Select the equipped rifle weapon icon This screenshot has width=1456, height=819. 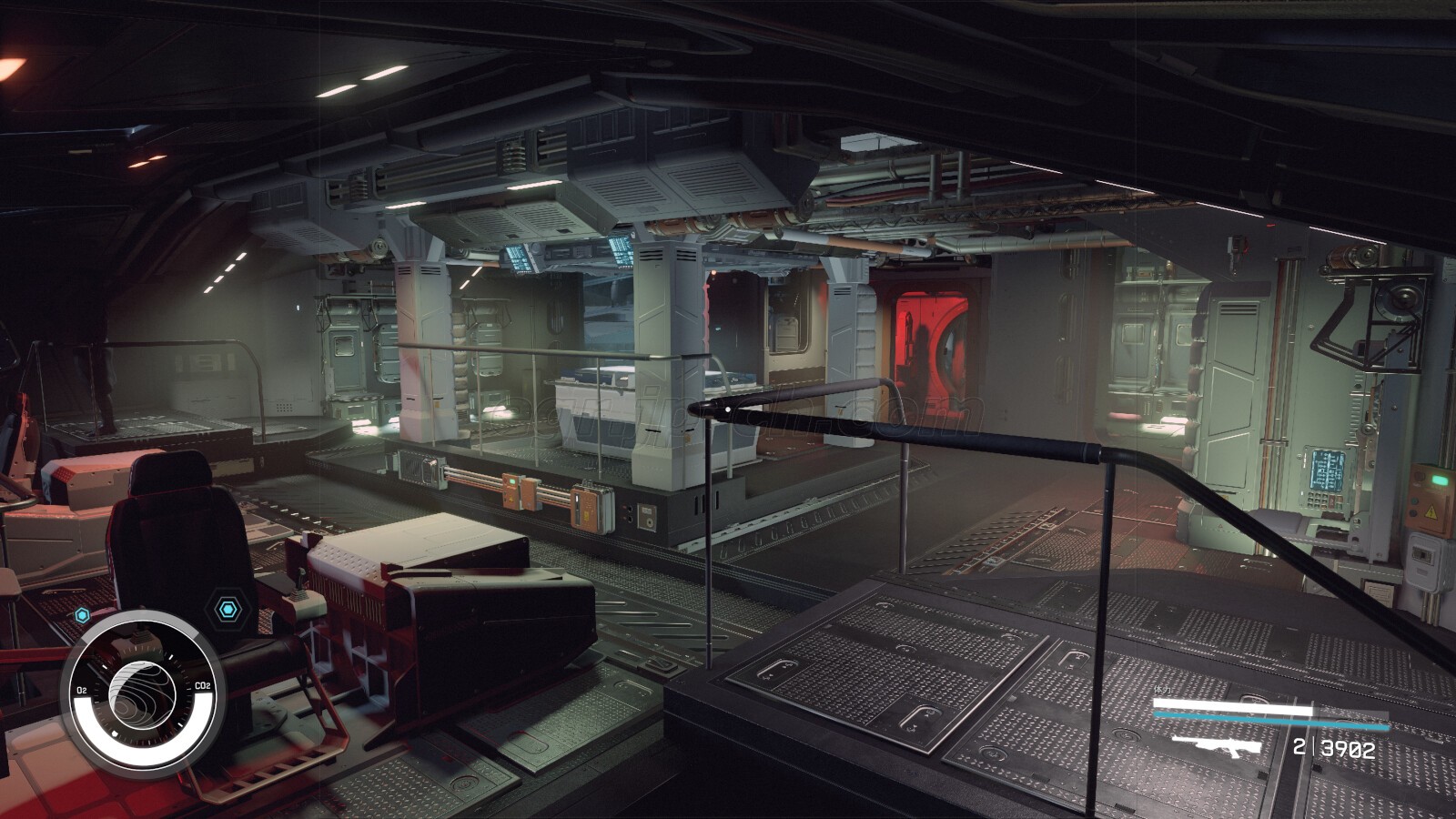click(x=1217, y=747)
